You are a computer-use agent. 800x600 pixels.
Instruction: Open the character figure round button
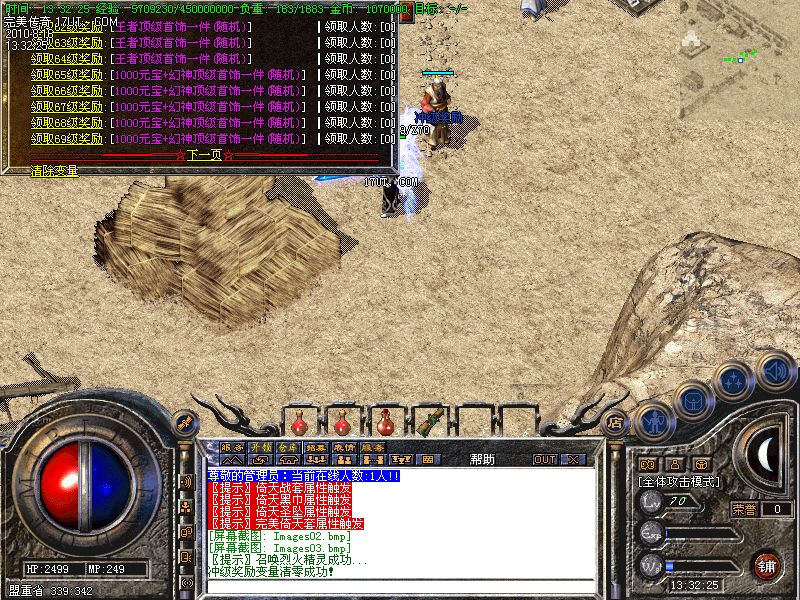tap(653, 421)
